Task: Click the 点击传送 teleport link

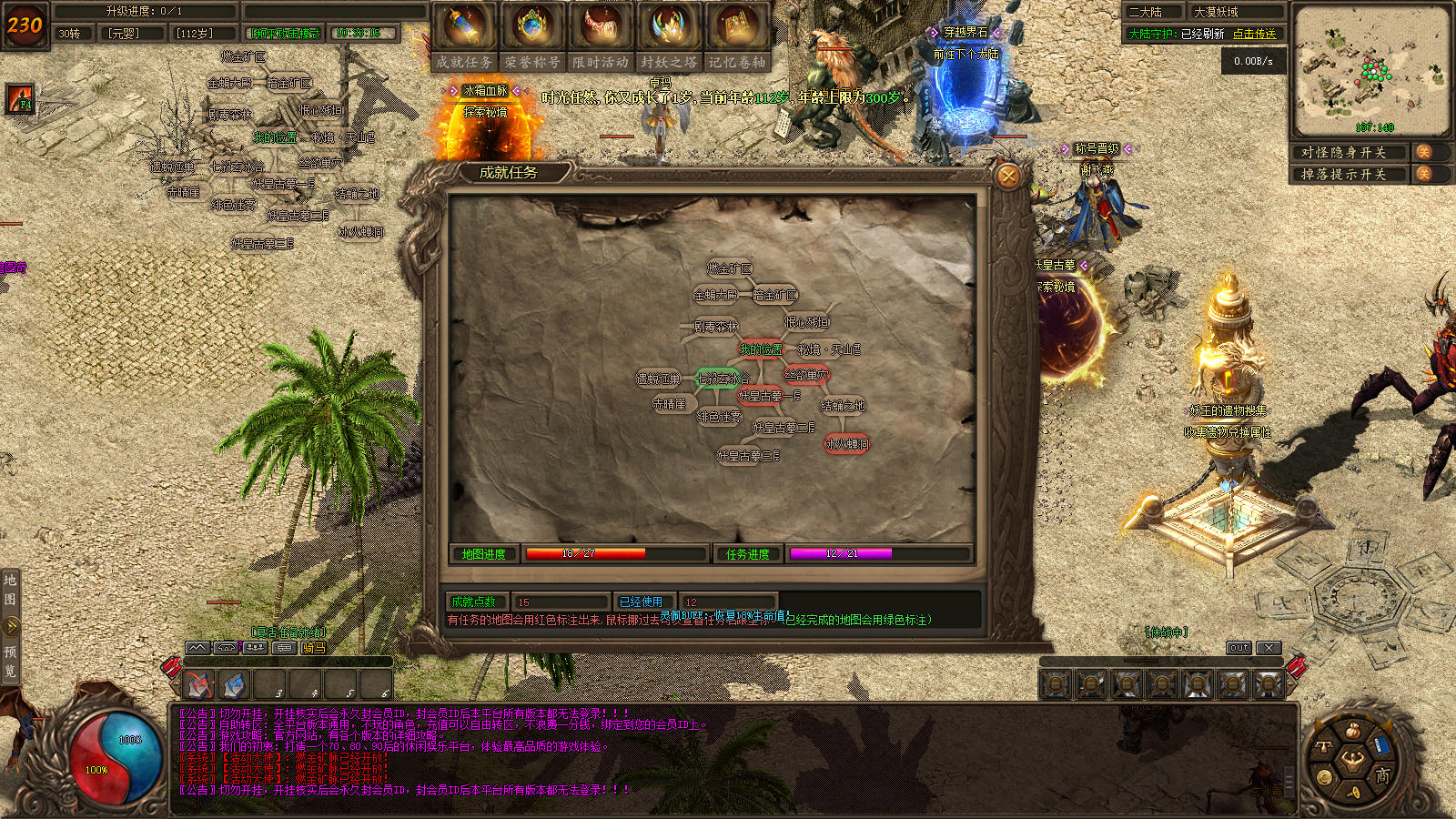Action: click(x=1254, y=34)
